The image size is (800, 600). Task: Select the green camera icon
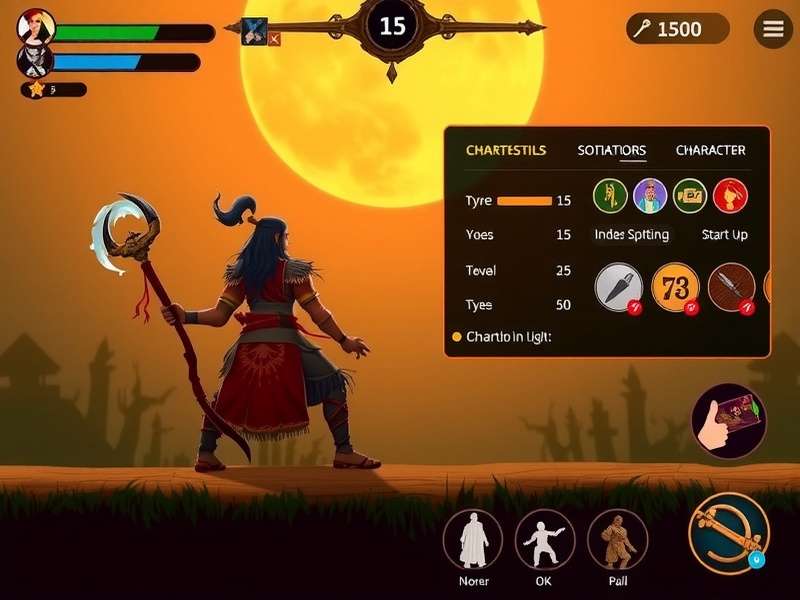(x=690, y=195)
